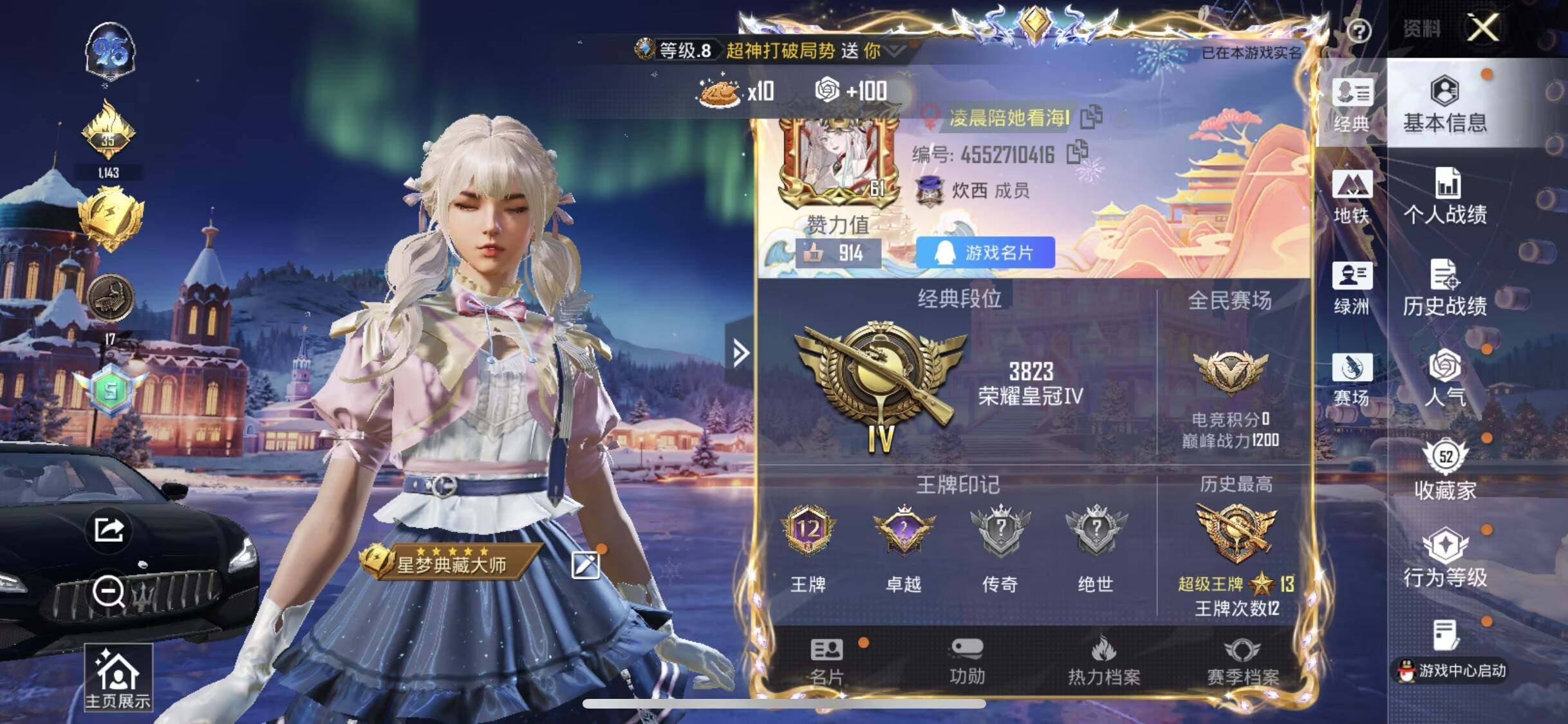The height and width of the screenshot is (724, 1568).
Task: Switch to the 经典 tab
Action: tap(1352, 106)
